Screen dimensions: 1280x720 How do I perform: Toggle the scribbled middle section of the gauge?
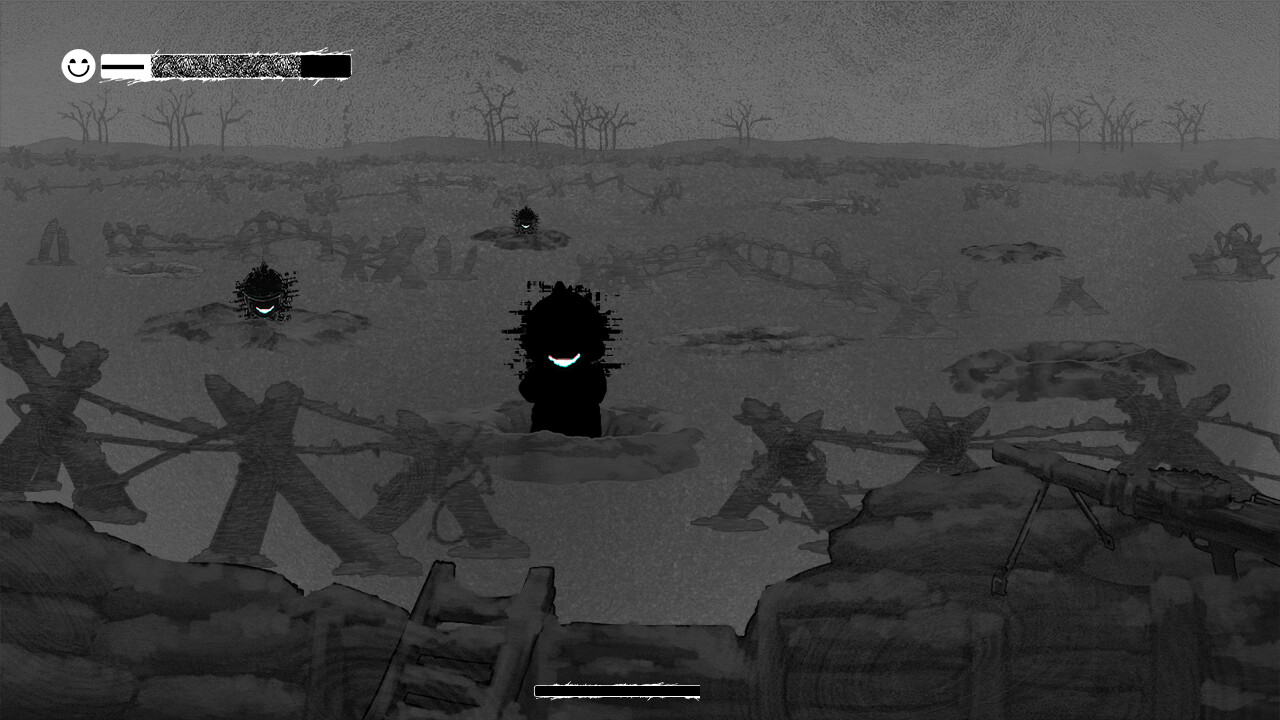click(225, 65)
